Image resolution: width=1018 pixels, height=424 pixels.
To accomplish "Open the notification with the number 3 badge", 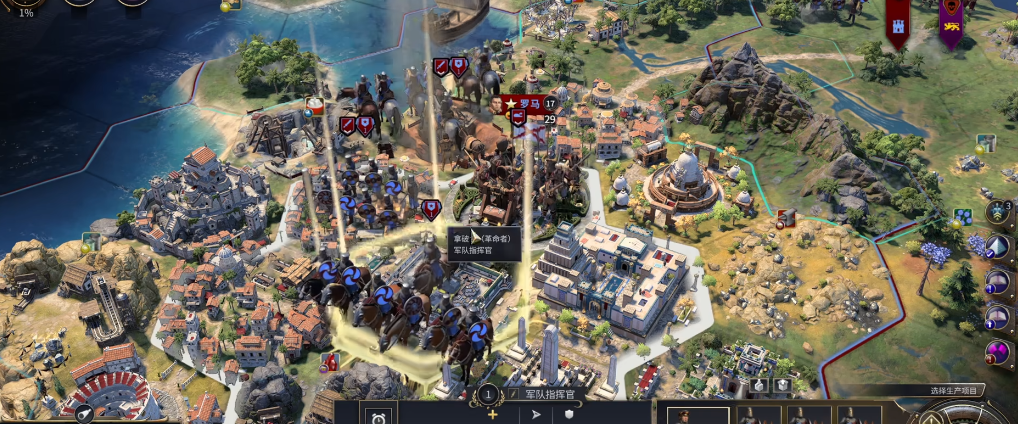I will (x=998, y=213).
